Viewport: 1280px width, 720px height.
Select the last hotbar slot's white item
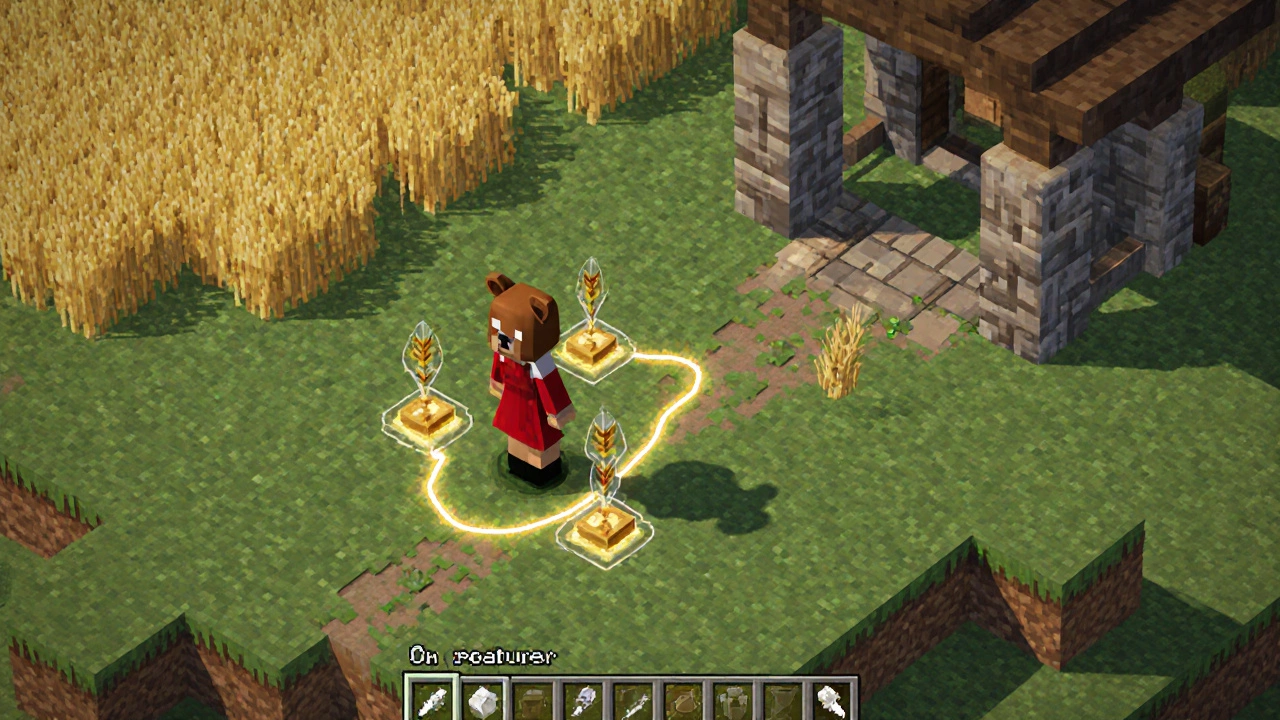(832, 701)
